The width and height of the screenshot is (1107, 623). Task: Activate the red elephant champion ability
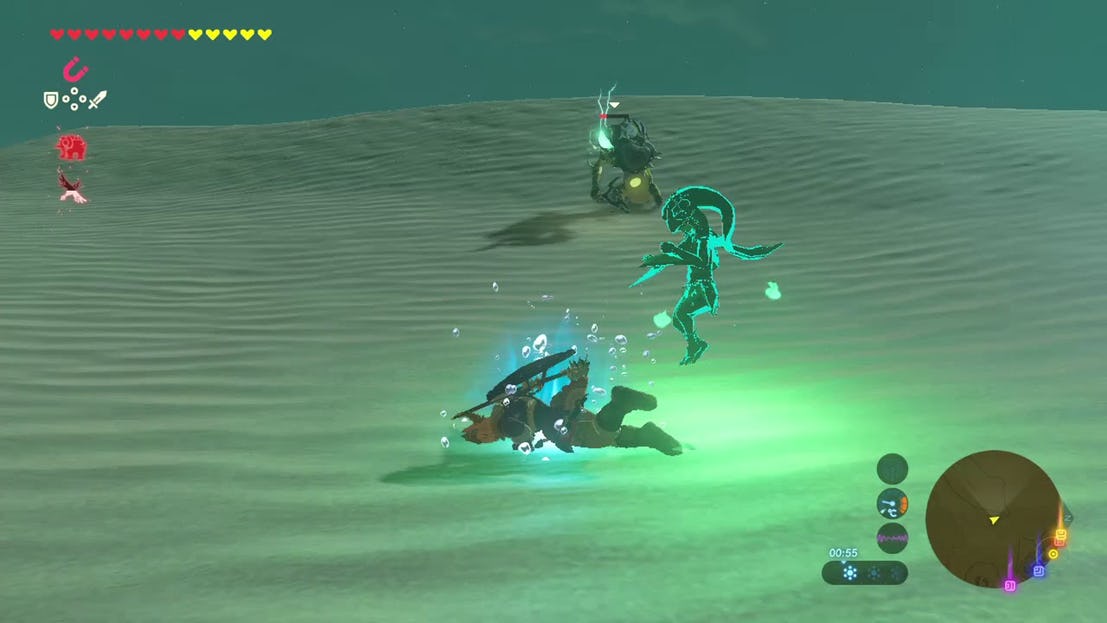coord(71,147)
